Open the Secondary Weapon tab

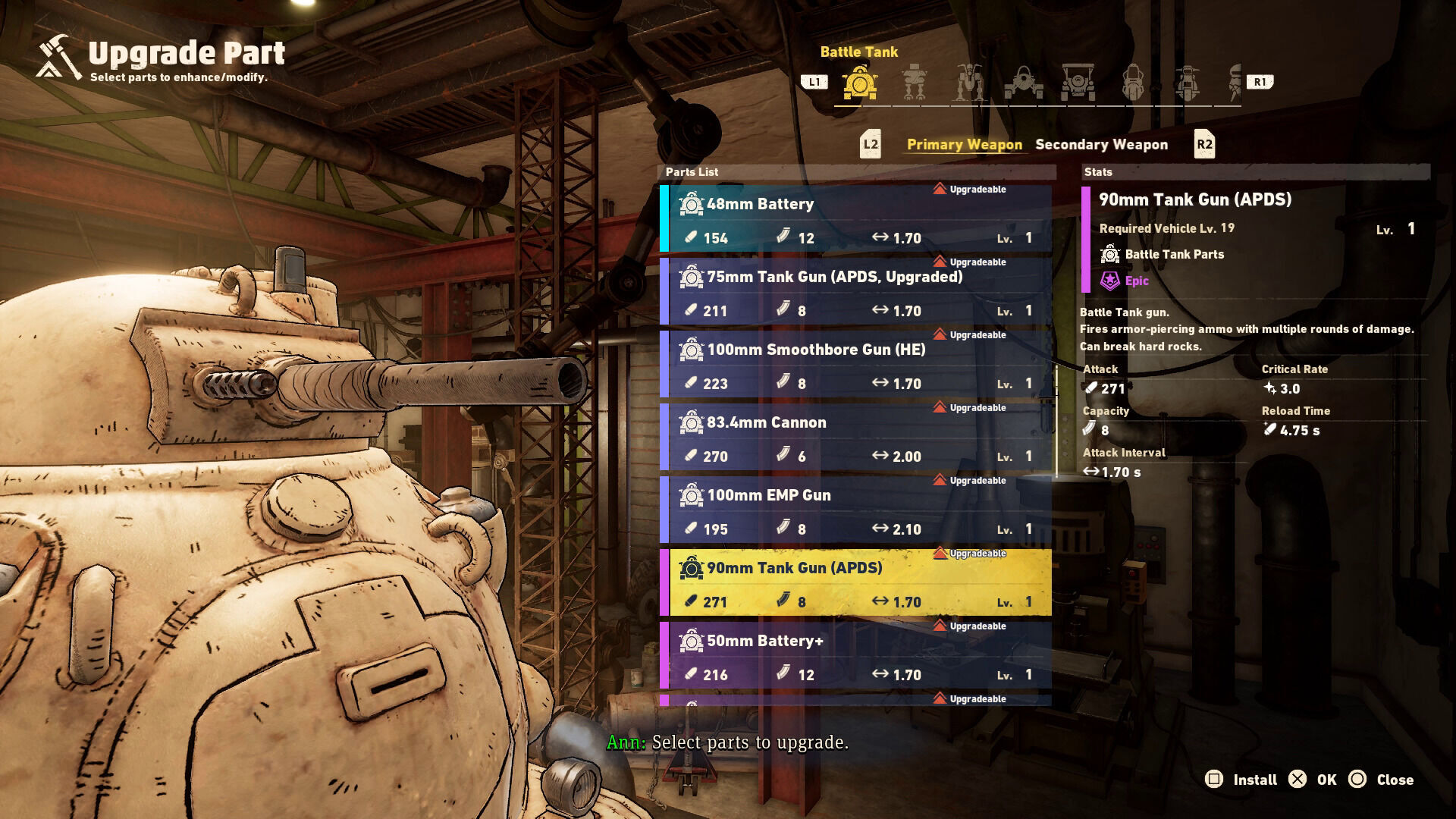point(1101,144)
